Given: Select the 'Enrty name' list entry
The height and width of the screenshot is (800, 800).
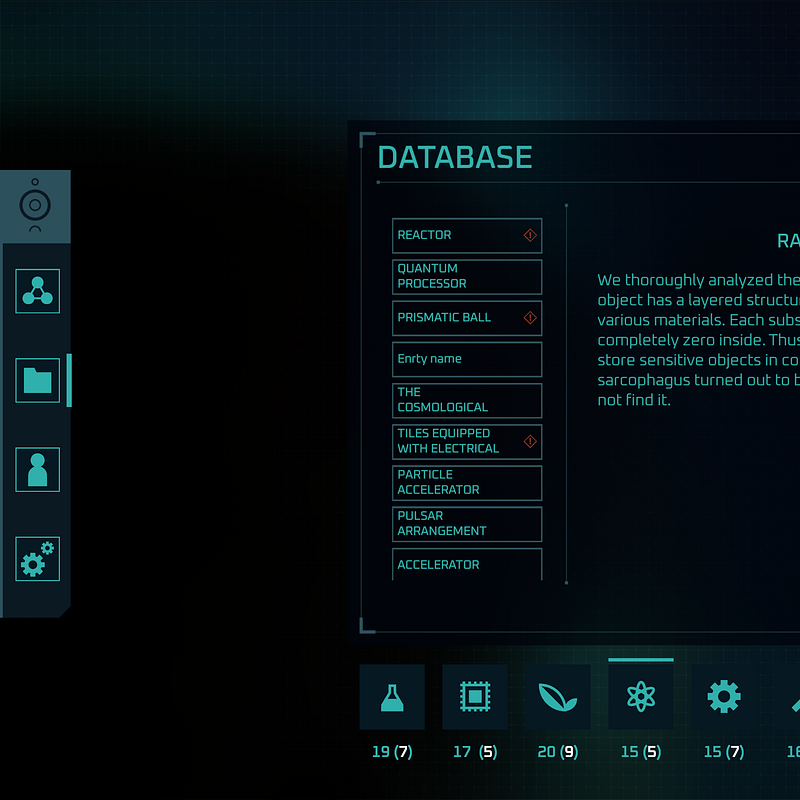Looking at the screenshot, I should pos(466,359).
